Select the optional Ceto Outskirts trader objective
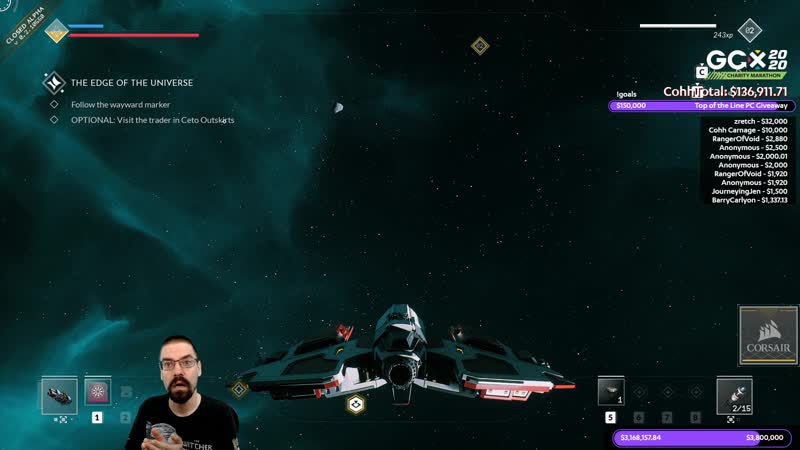800x450 pixels. [152, 120]
